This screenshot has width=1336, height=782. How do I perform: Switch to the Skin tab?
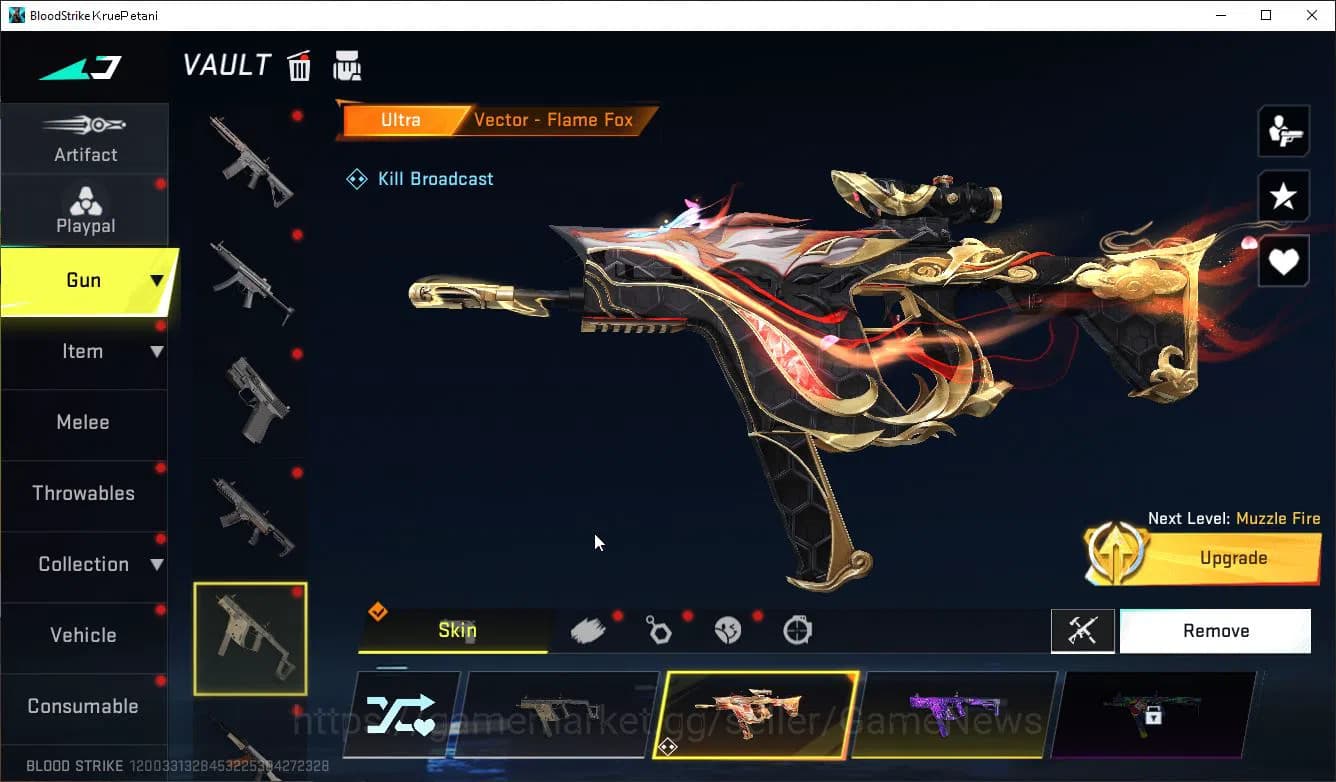(456, 630)
